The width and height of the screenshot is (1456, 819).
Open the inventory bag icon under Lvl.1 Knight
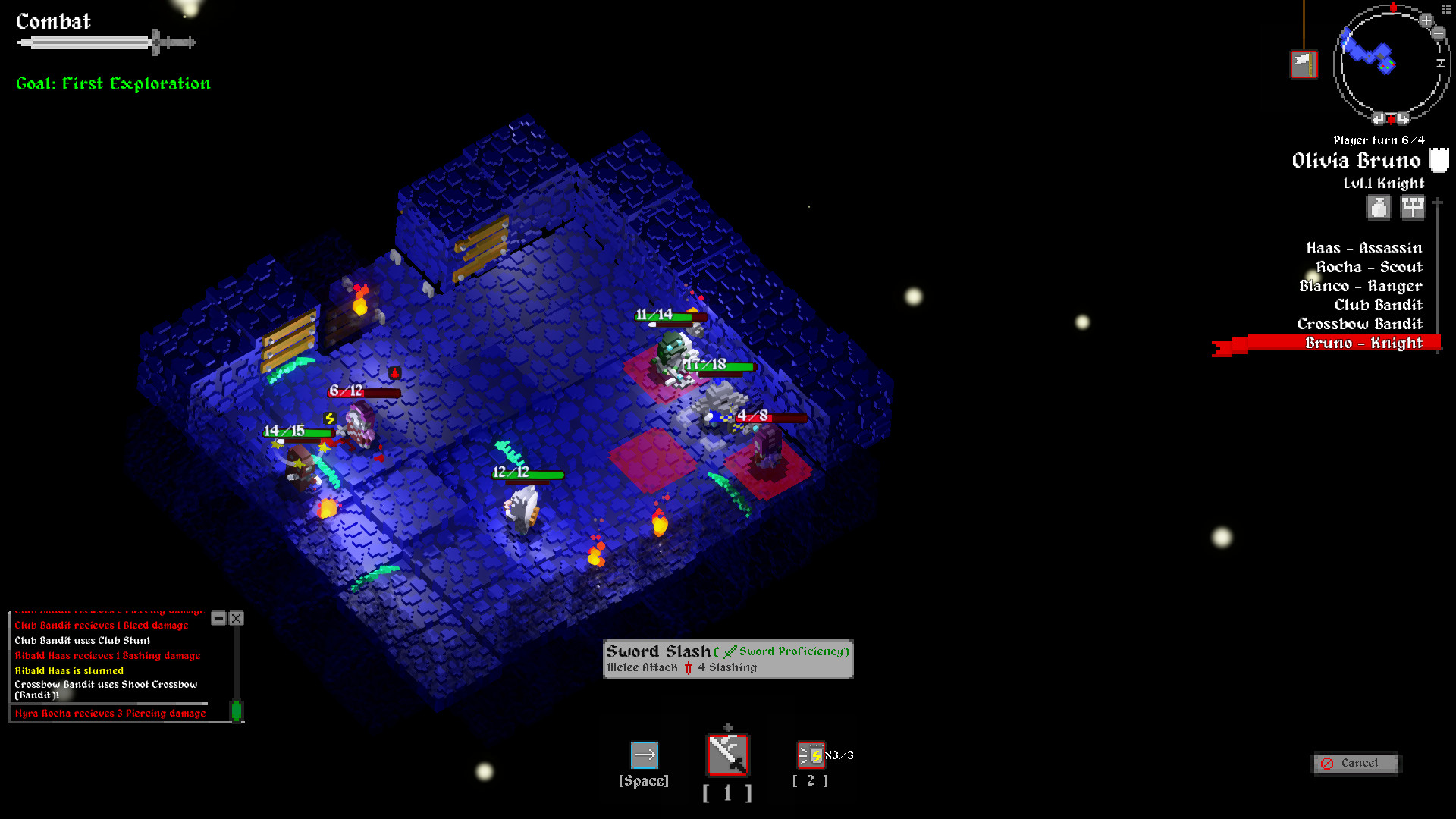1378,207
